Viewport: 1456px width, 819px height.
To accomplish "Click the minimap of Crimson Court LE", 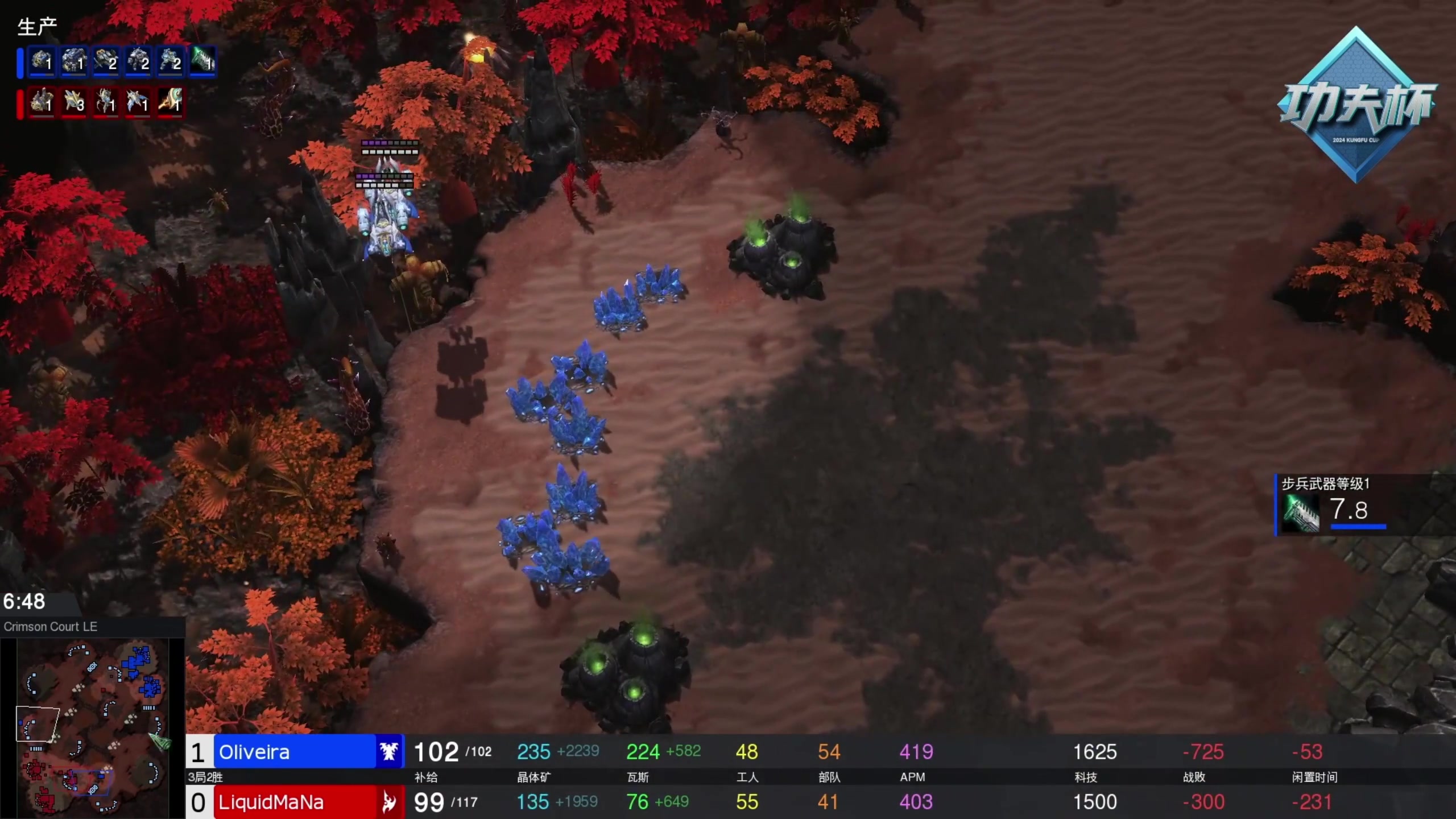I will 92,728.
